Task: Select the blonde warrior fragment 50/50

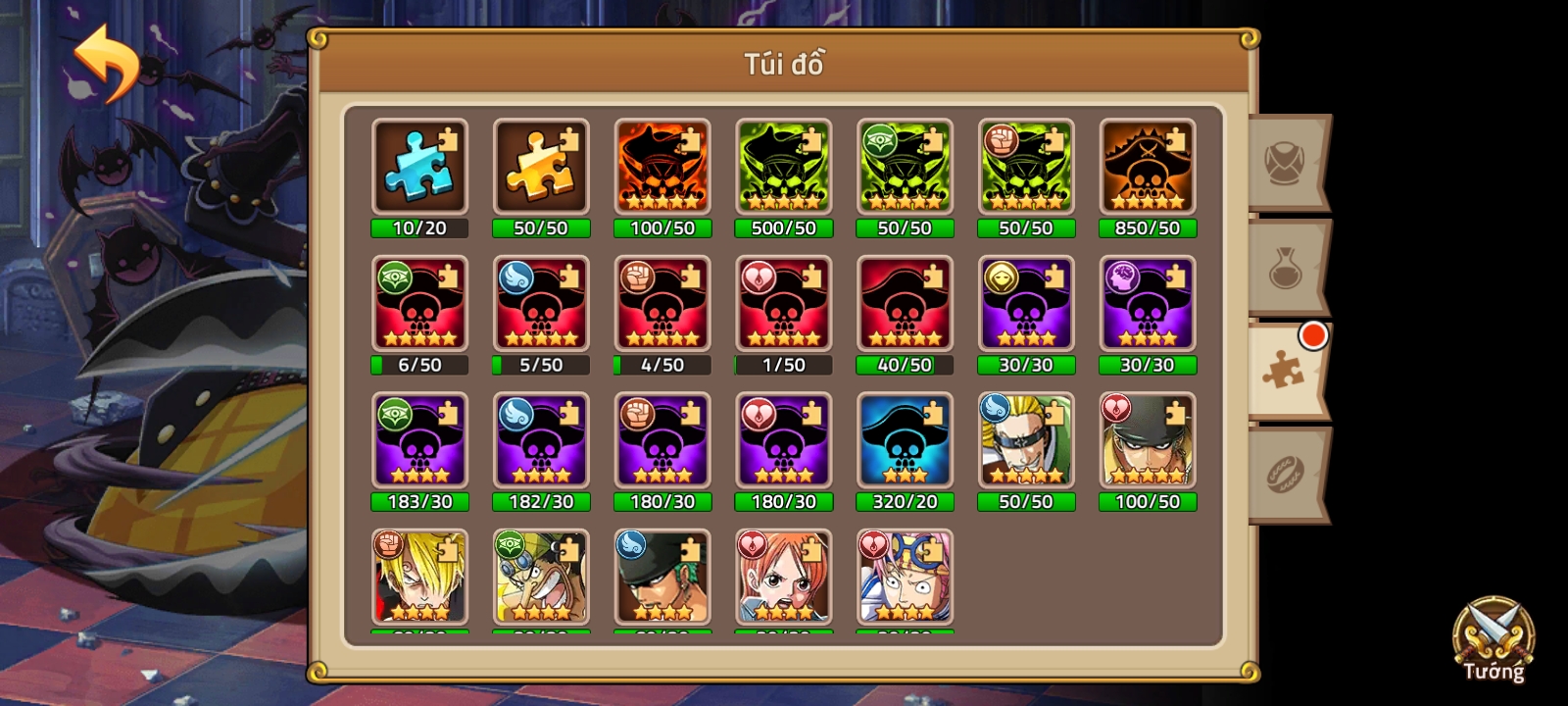Action: [1026, 440]
